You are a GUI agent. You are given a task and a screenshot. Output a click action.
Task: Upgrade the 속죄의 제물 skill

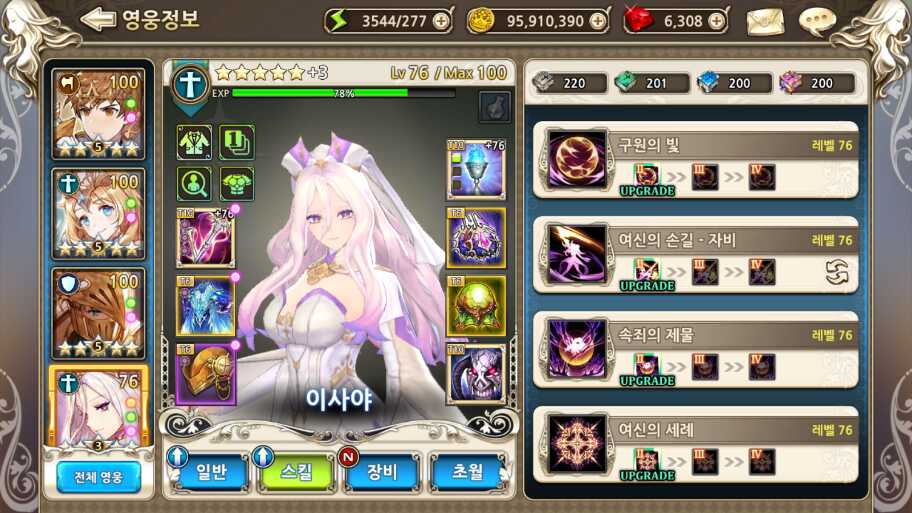[647, 368]
